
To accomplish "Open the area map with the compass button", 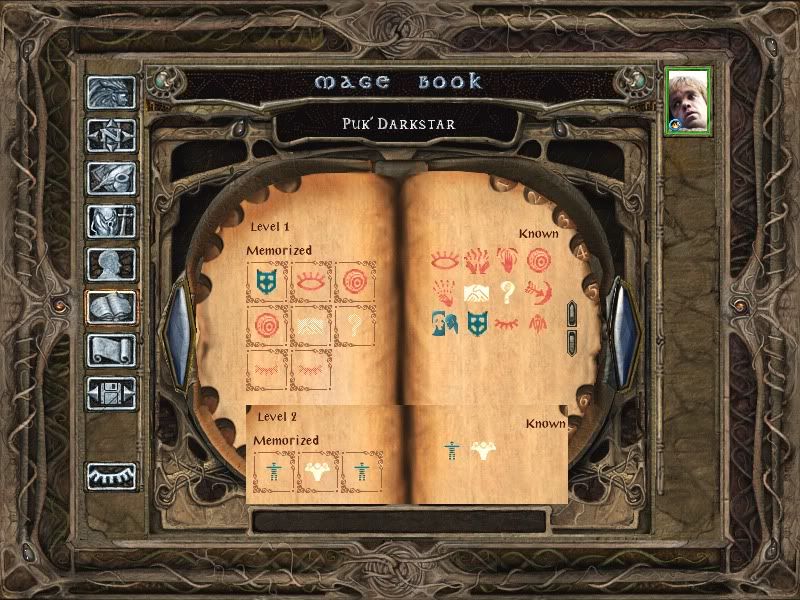I will click(x=111, y=134).
